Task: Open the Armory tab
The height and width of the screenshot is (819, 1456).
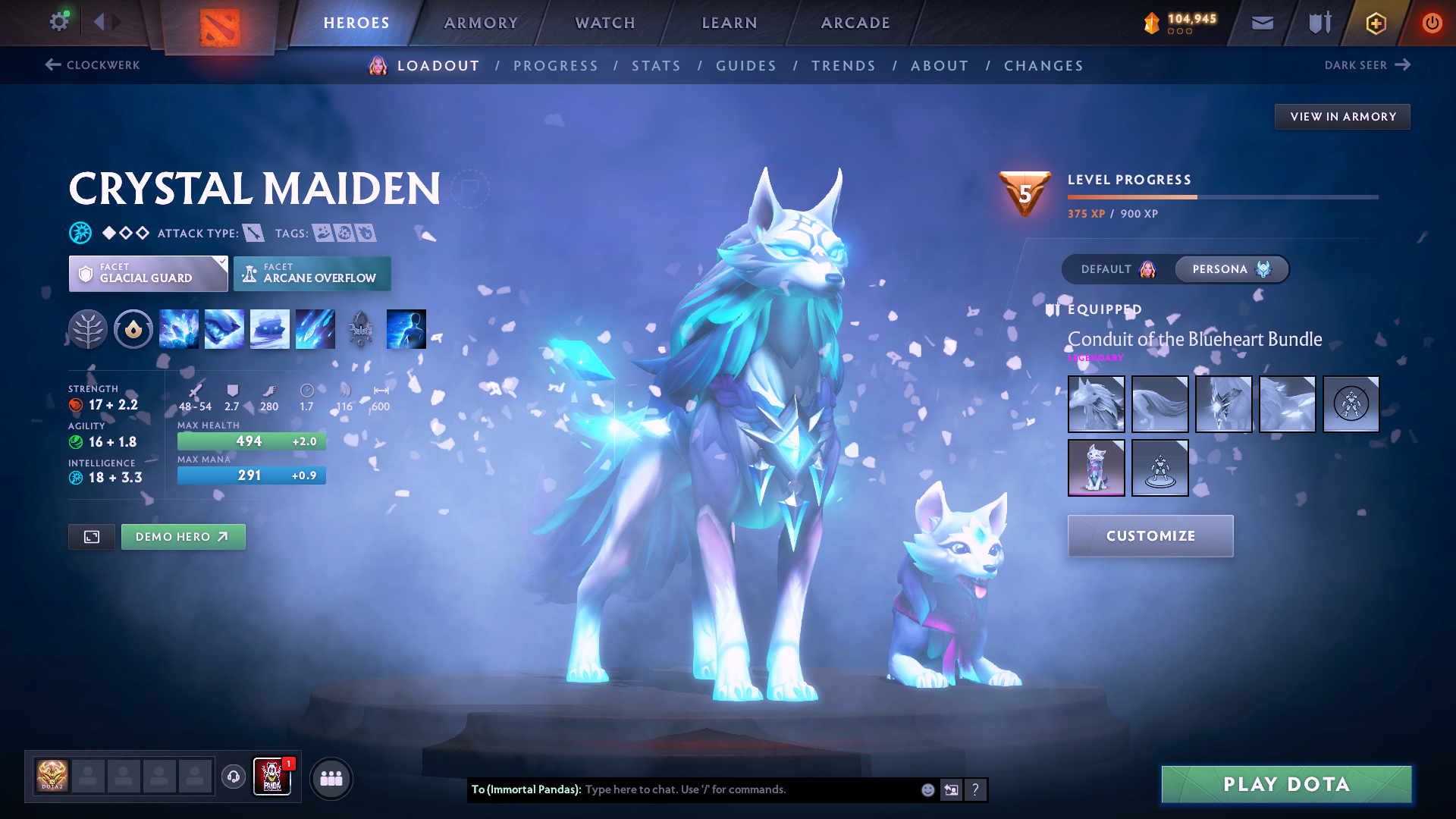Action: coord(481,23)
